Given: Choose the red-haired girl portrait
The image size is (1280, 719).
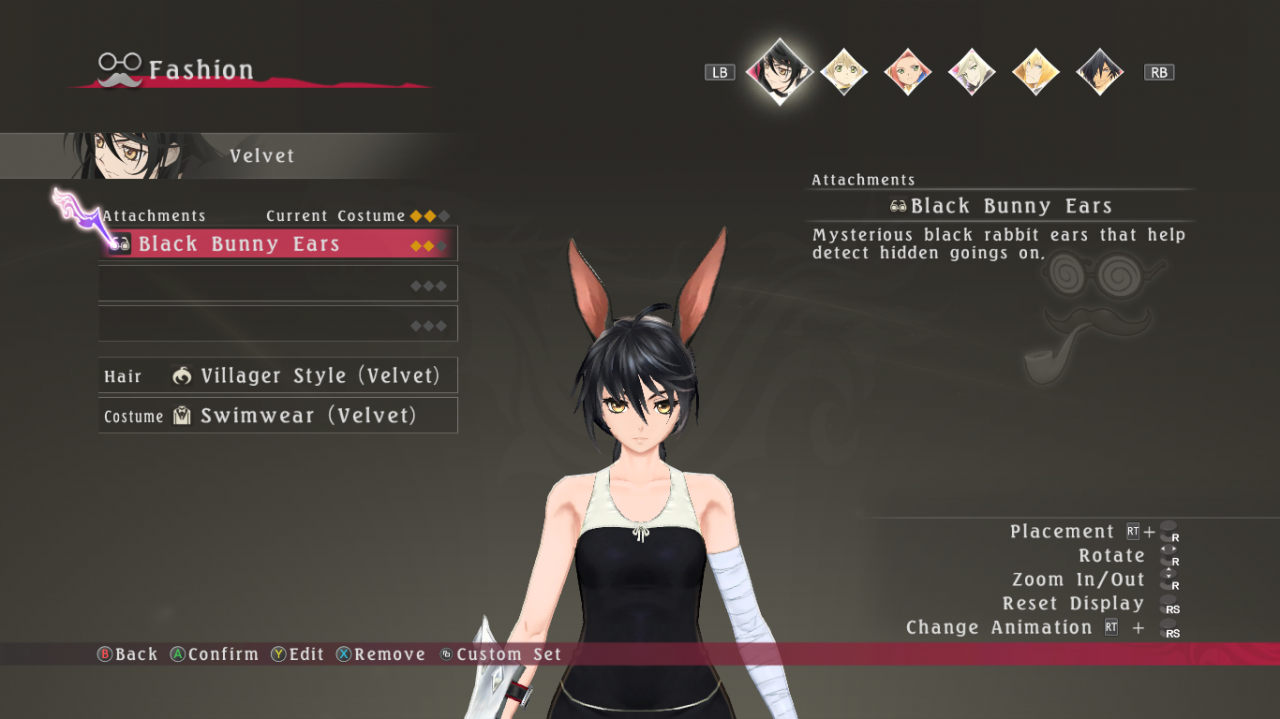Looking at the screenshot, I should 907,72.
